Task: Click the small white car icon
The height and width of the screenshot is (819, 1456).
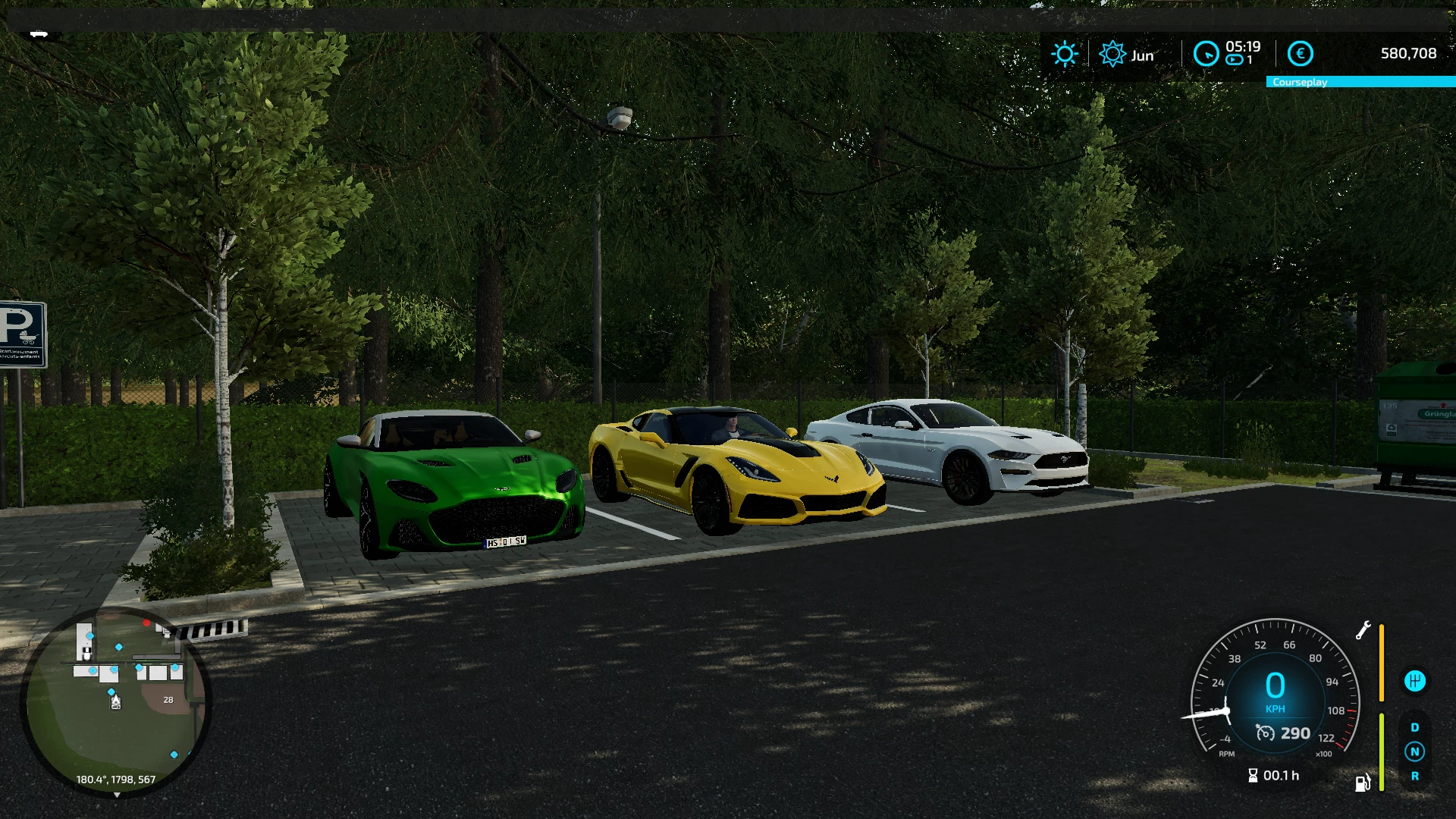Action: tap(39, 33)
